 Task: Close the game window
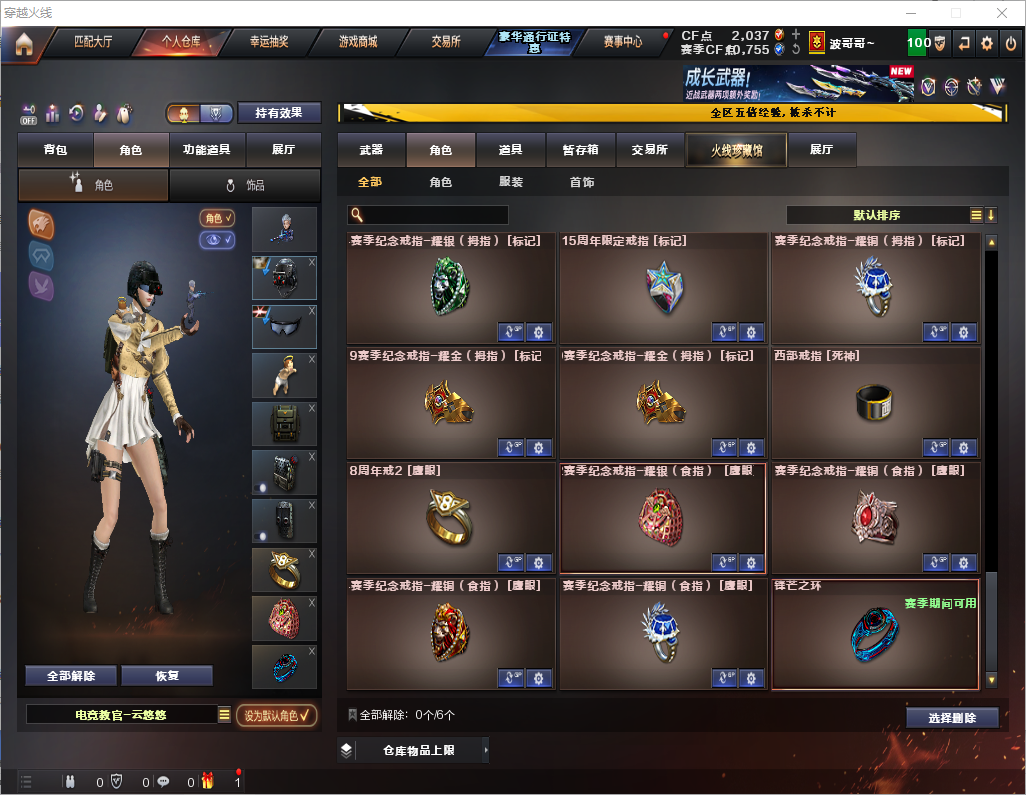coord(1002,13)
